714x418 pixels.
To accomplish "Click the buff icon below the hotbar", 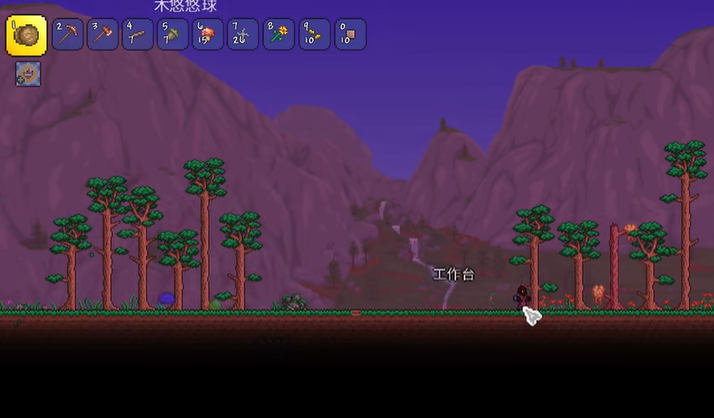I will 28,74.
